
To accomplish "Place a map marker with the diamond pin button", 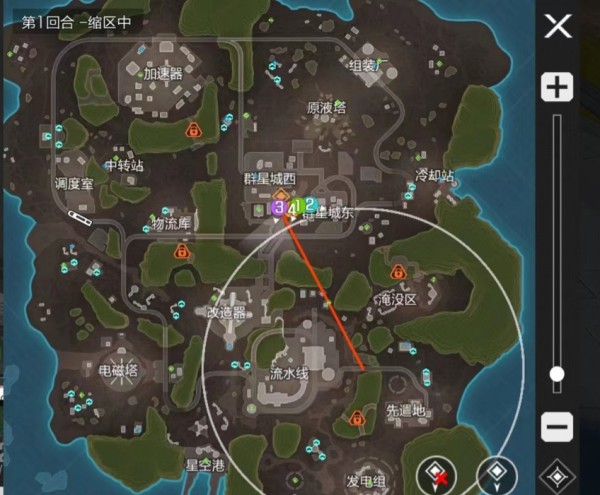I will [497, 474].
